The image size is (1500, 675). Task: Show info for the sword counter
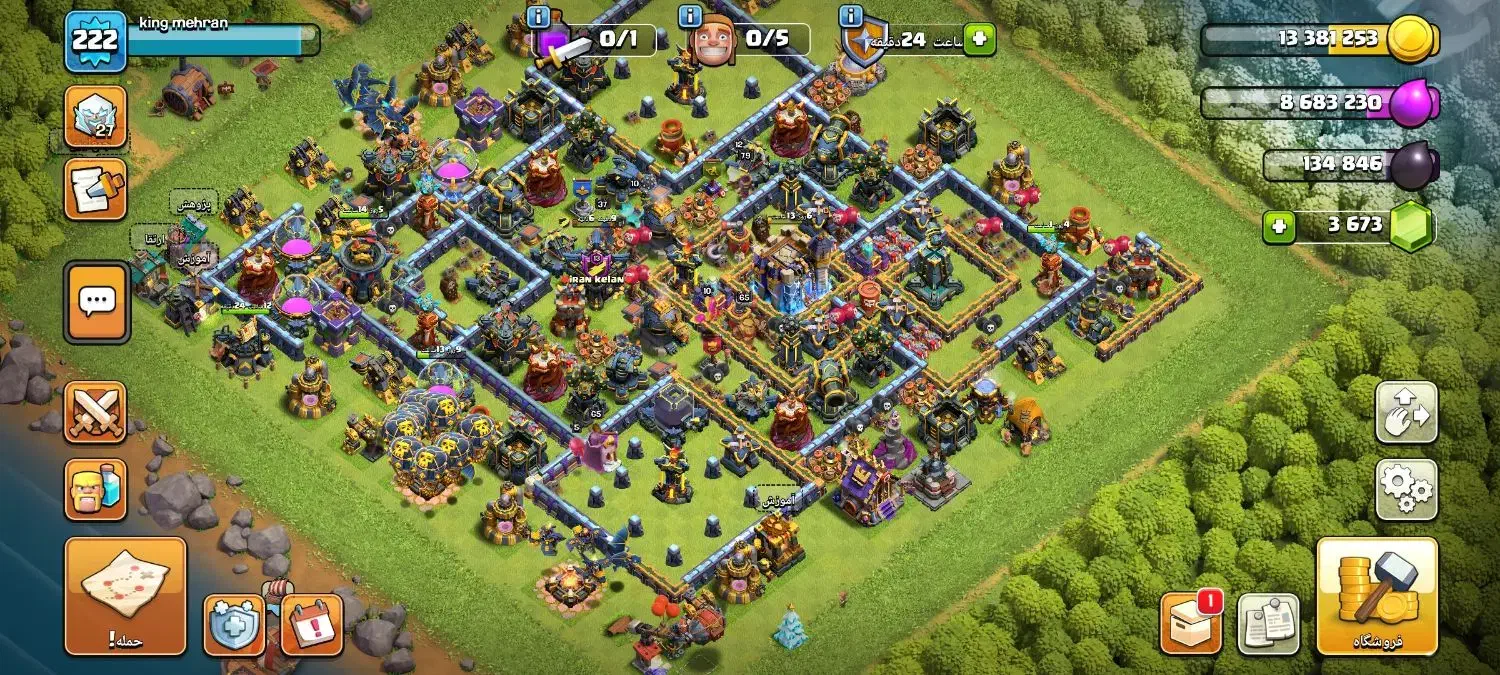tap(540, 16)
